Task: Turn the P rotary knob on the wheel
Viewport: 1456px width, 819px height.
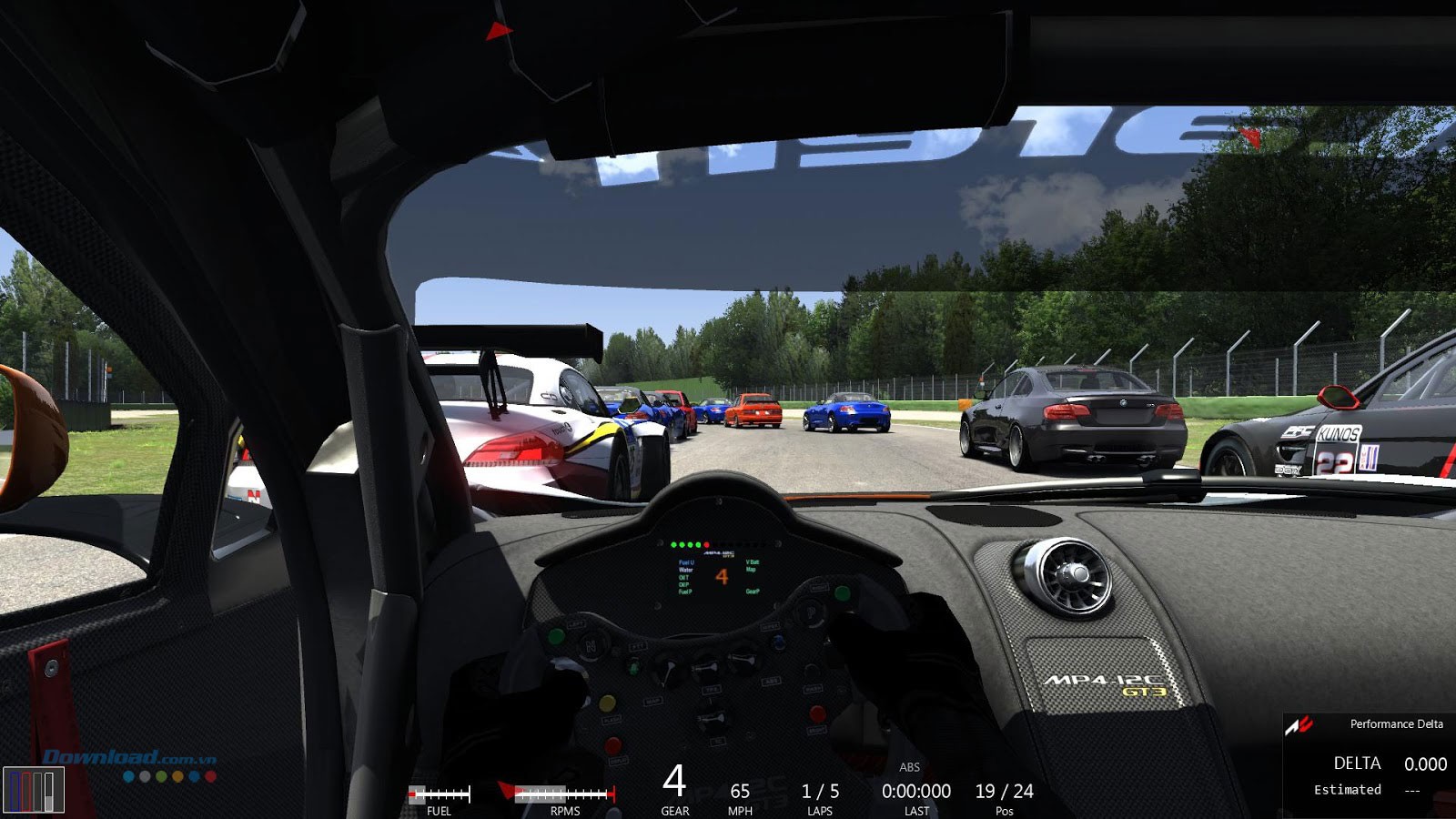Action: click(811, 614)
